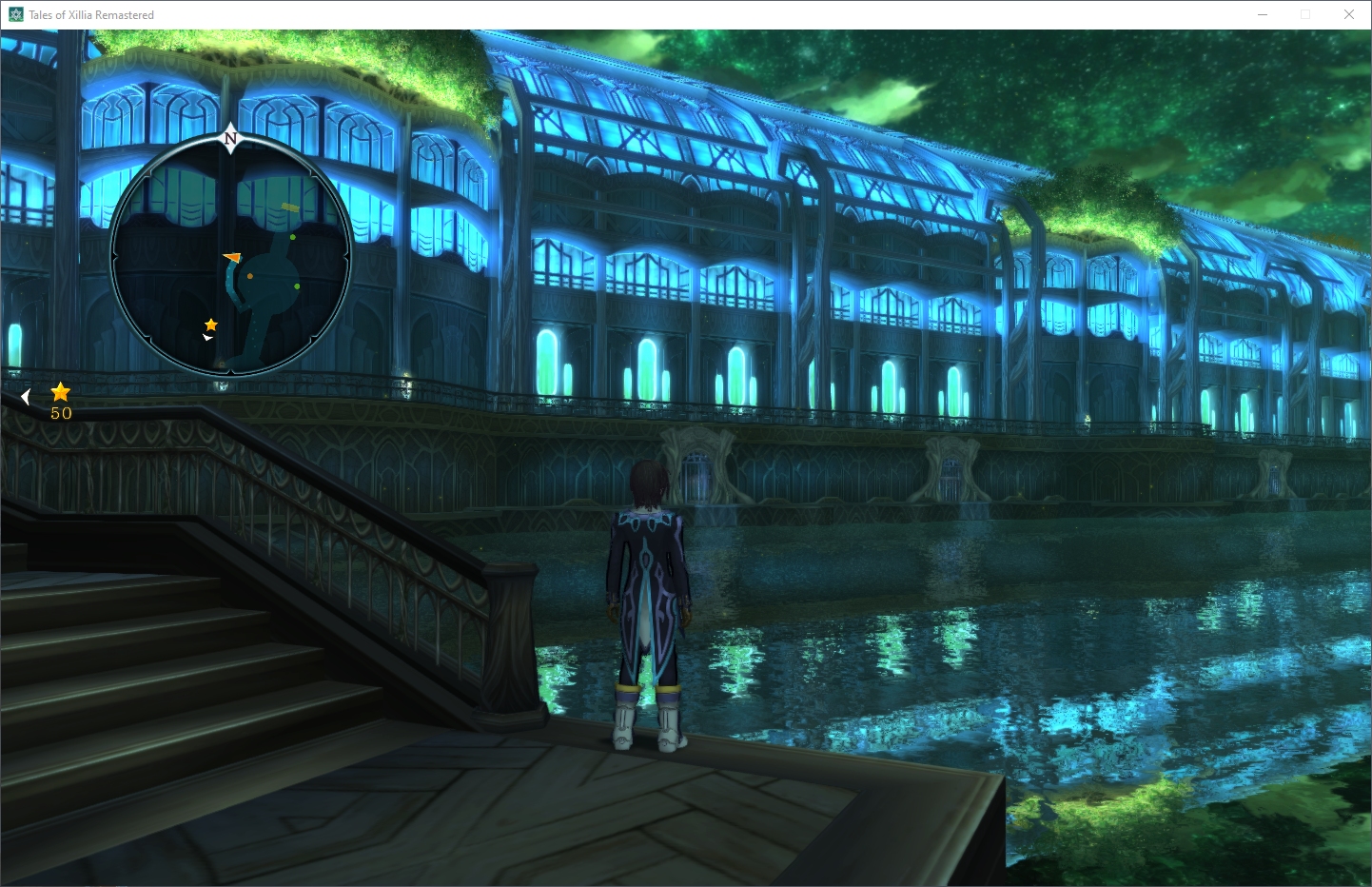Click the yellow bar marker on the minimap
This screenshot has width=1372, height=887.
coord(290,207)
